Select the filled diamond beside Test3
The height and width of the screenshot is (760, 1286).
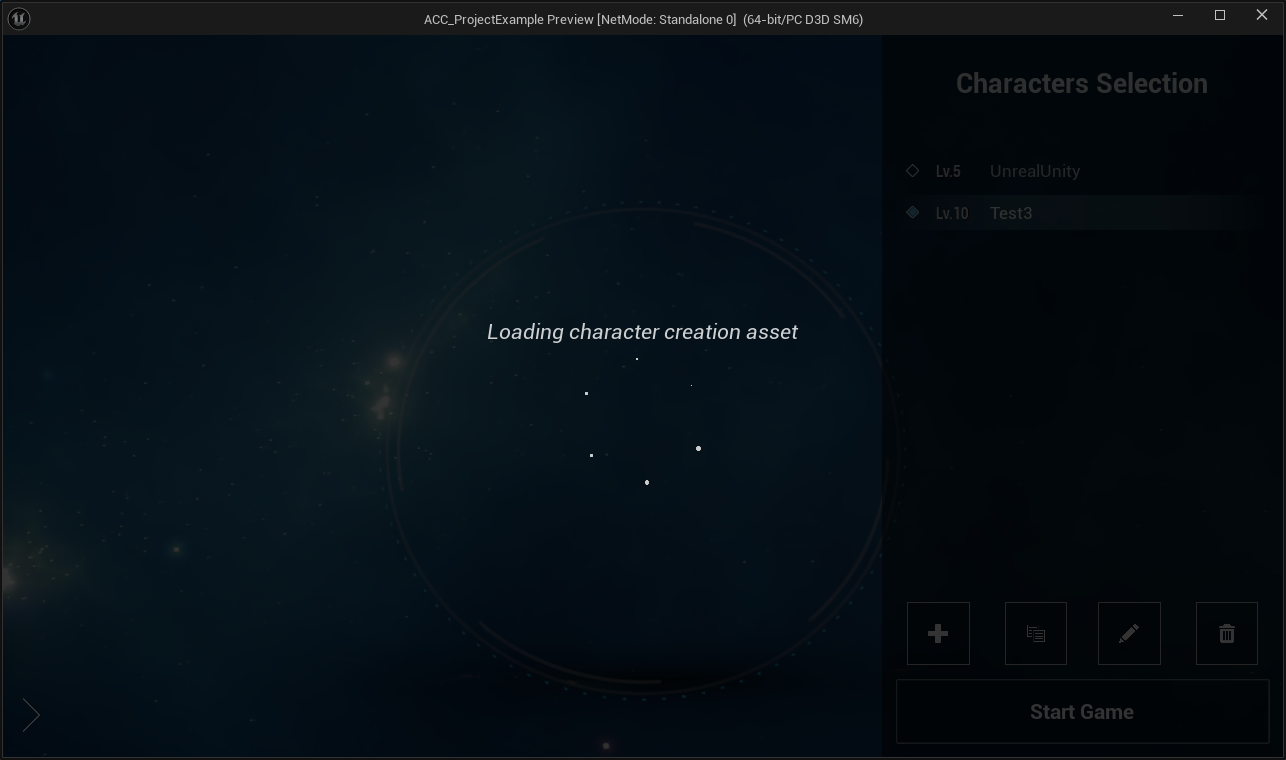coord(912,212)
